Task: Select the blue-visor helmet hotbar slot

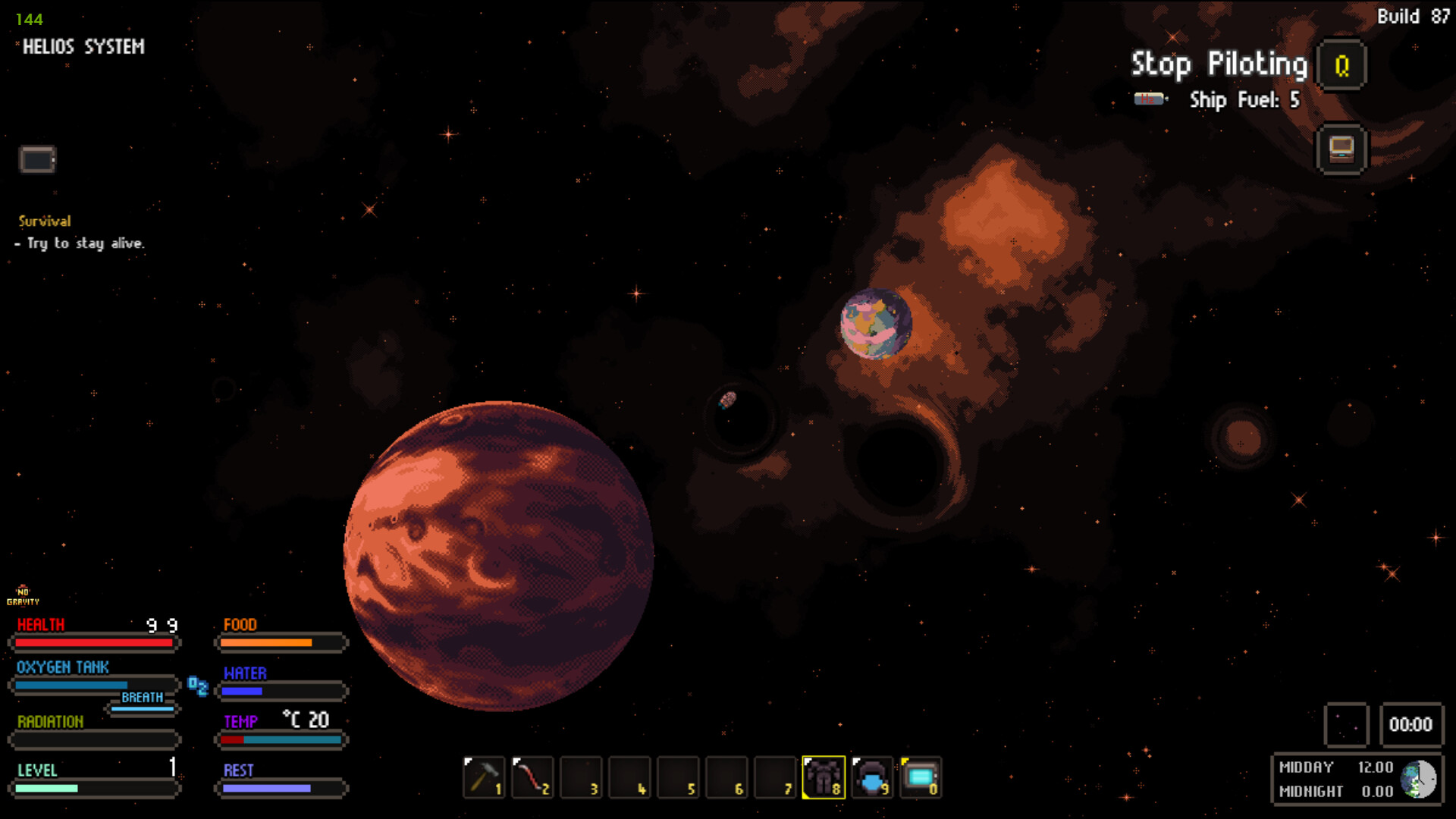Action: pos(872,777)
